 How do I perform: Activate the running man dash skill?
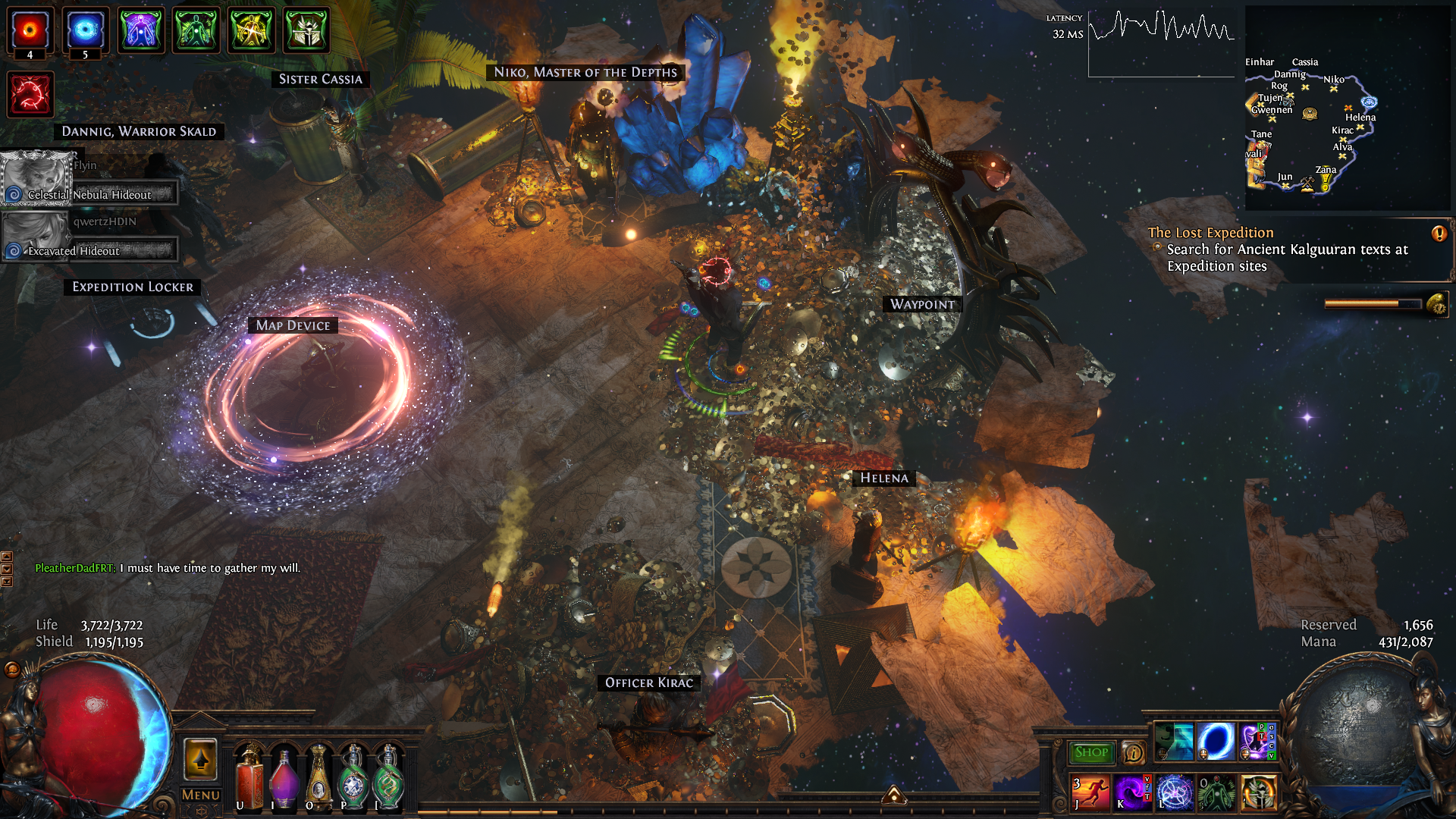click(x=1090, y=792)
